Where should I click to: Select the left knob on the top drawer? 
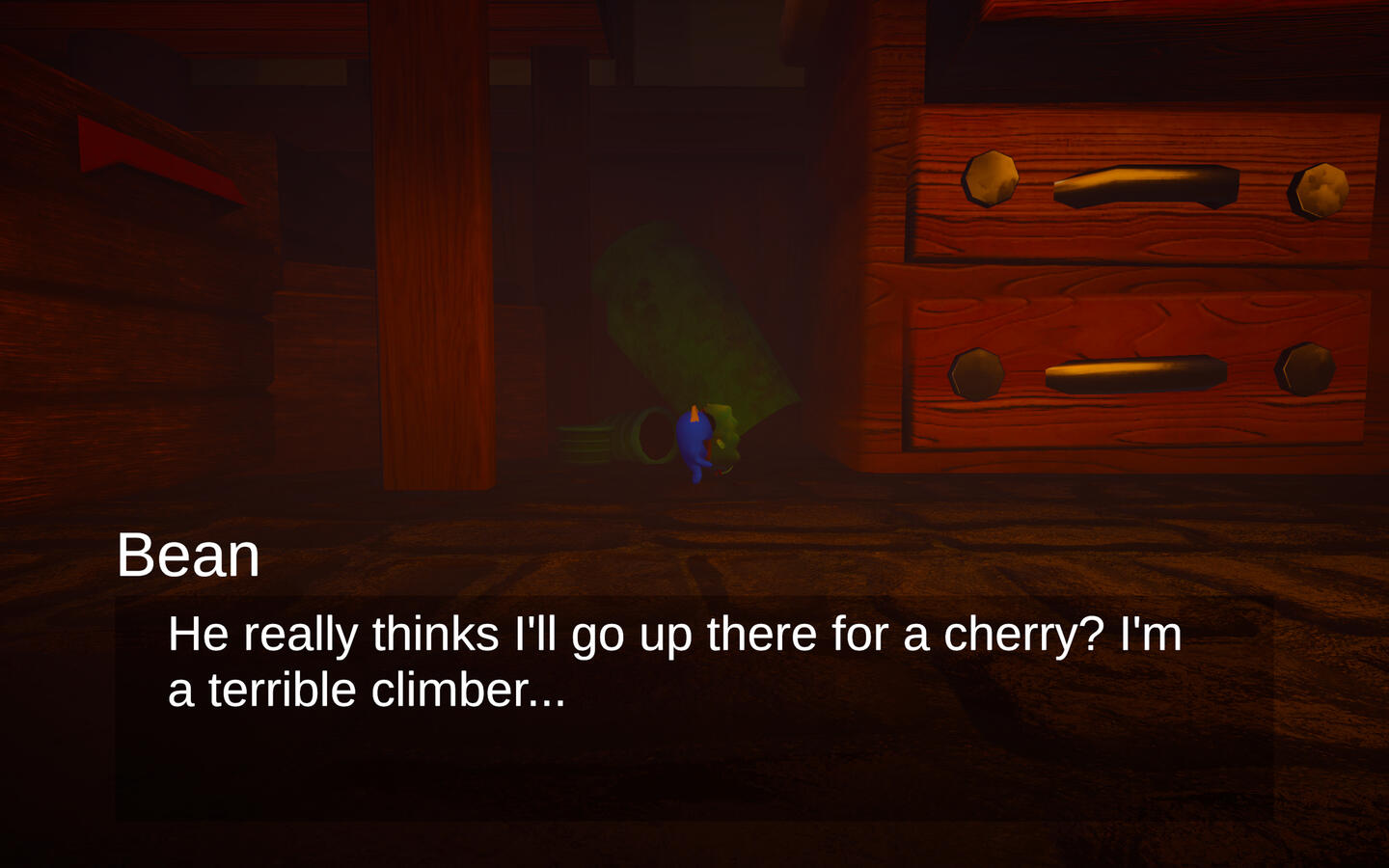pos(990,178)
